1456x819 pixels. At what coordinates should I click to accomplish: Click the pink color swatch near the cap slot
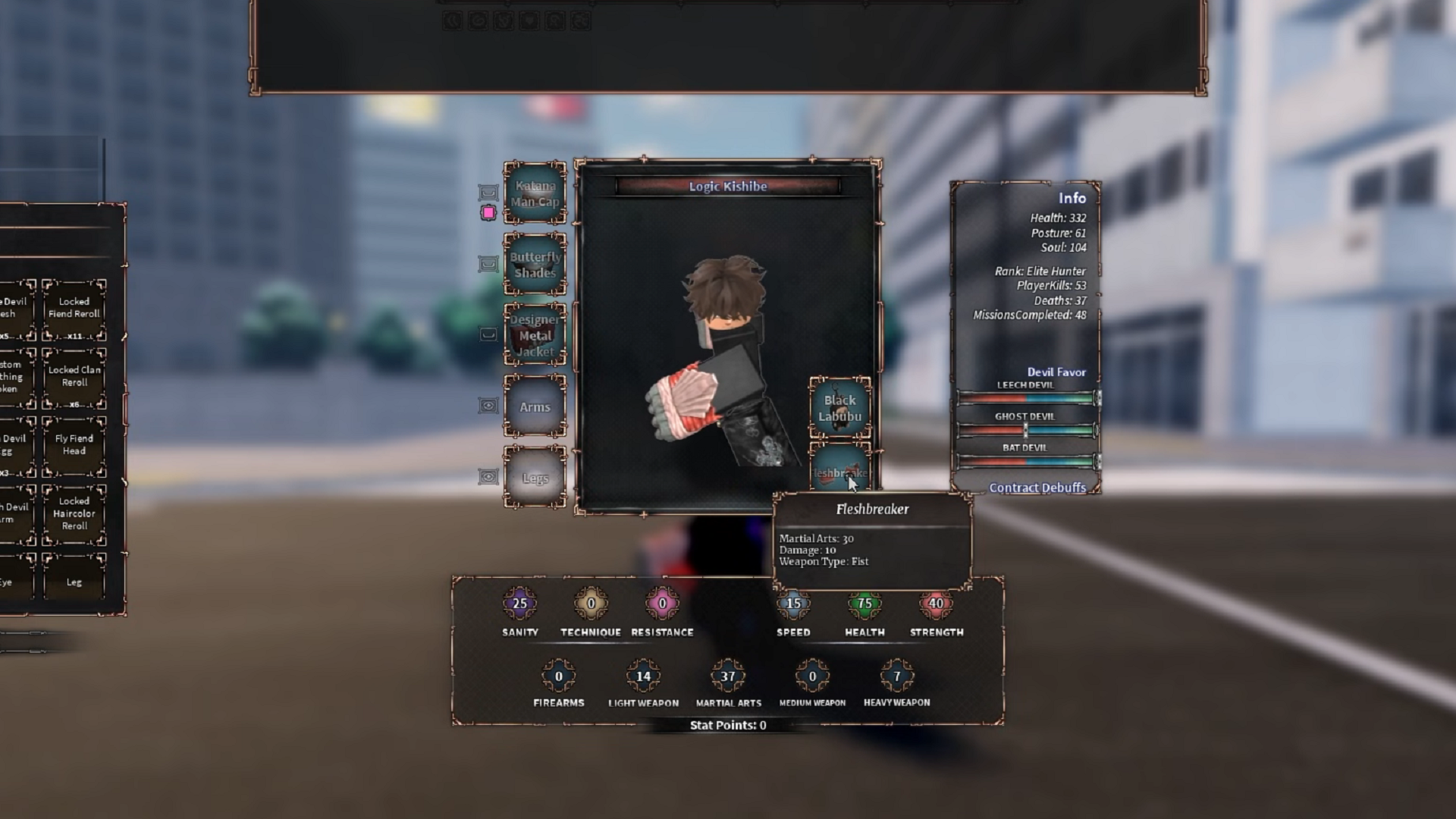point(489,213)
